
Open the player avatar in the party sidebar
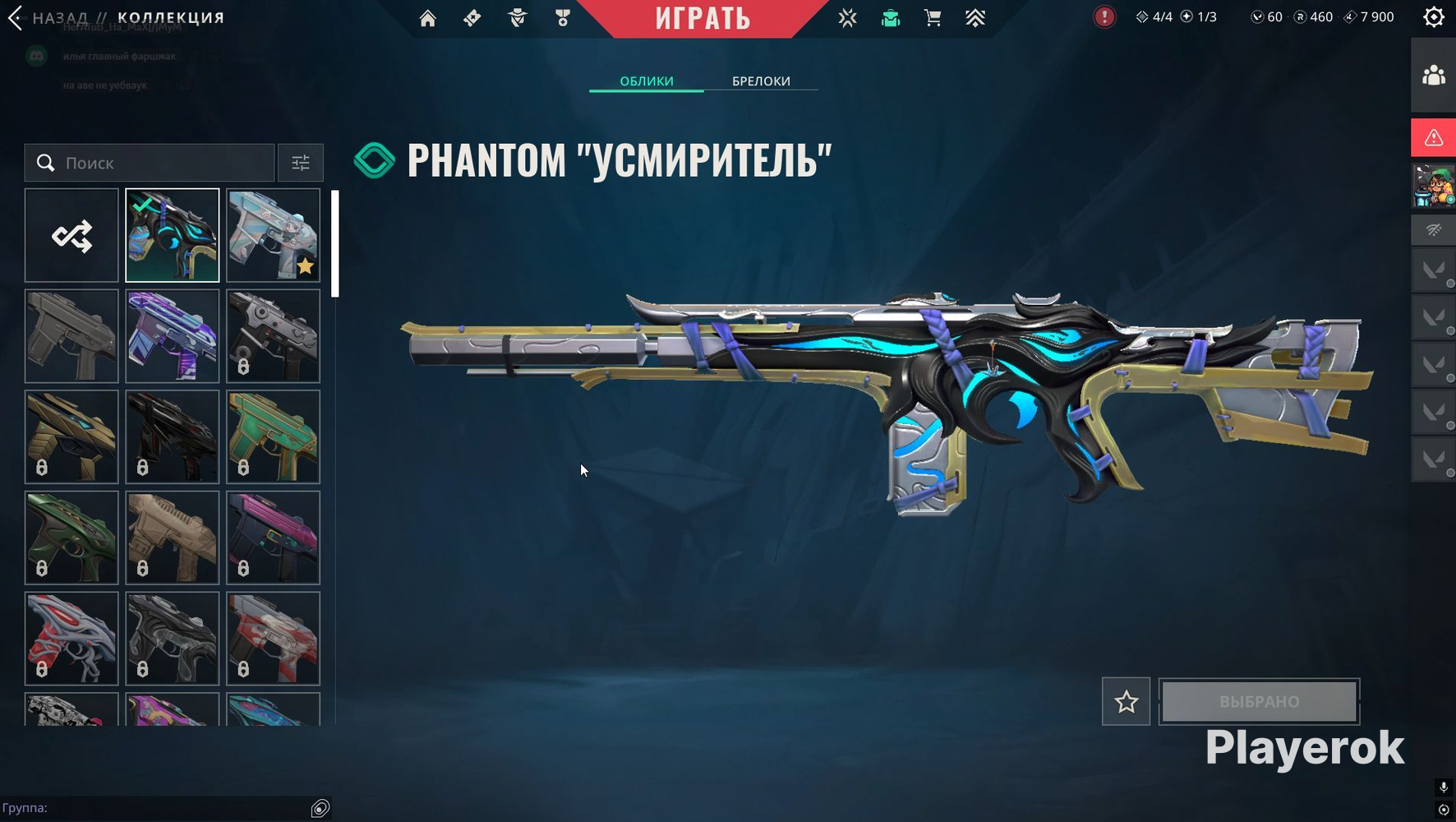pos(1434,185)
